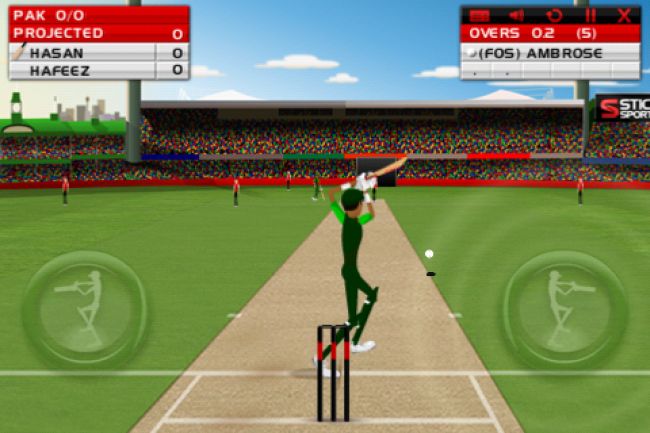Tap the right-side batting shot button
Viewport: 650px width, 433px height.
pyautogui.click(x=565, y=308)
